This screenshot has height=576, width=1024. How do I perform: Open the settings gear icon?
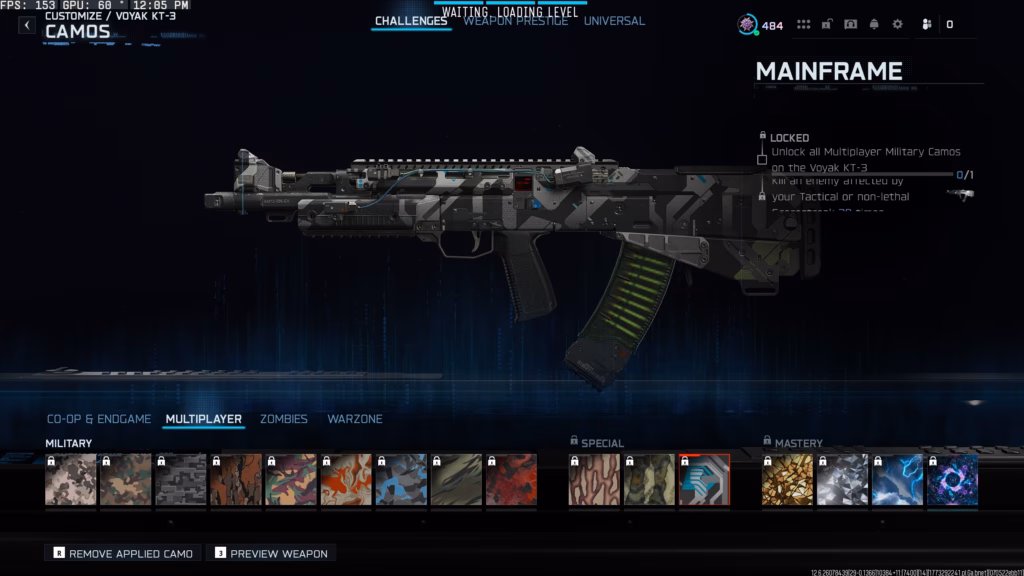[897, 25]
